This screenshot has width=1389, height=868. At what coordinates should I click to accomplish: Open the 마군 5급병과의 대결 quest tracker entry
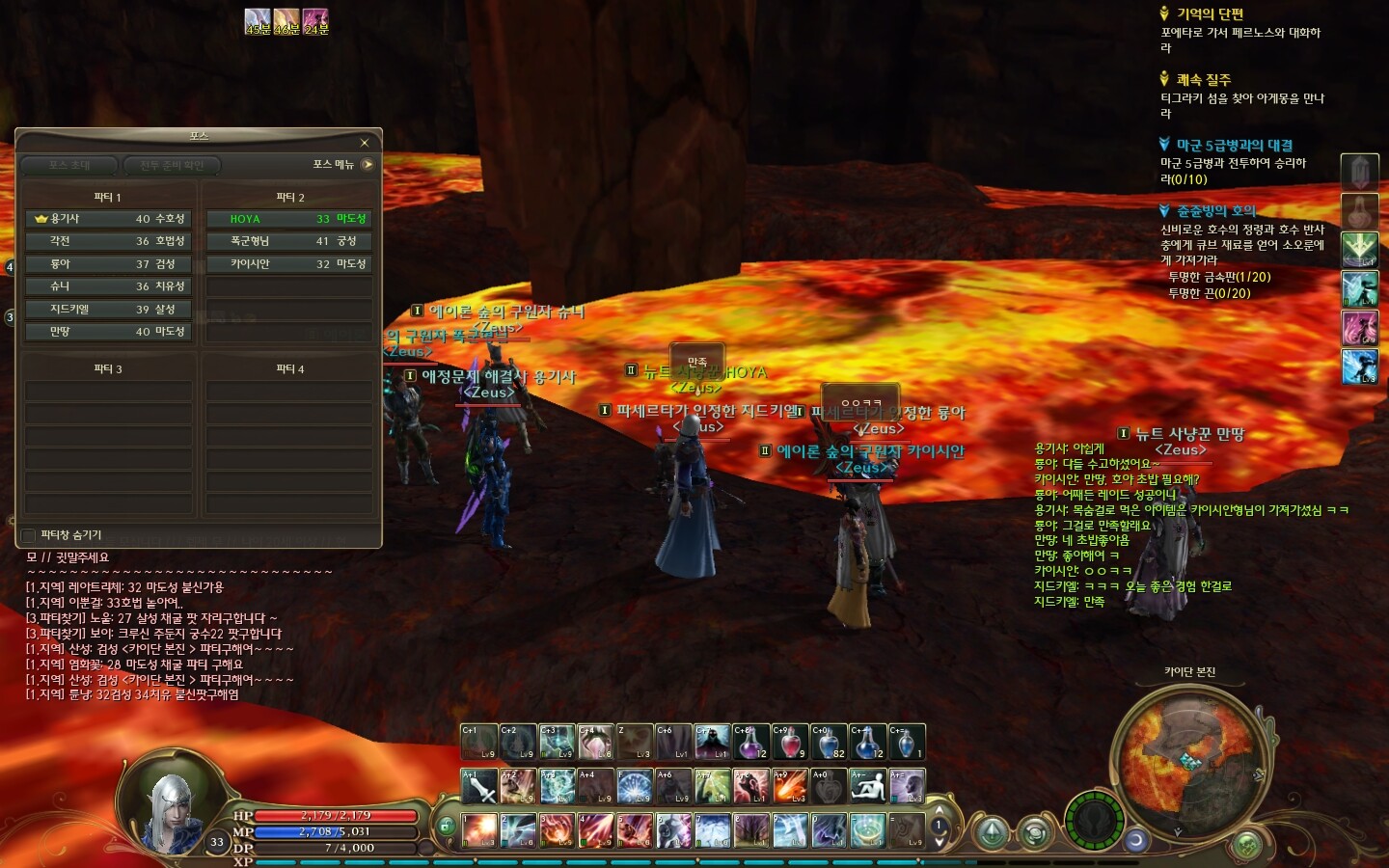click(1234, 145)
